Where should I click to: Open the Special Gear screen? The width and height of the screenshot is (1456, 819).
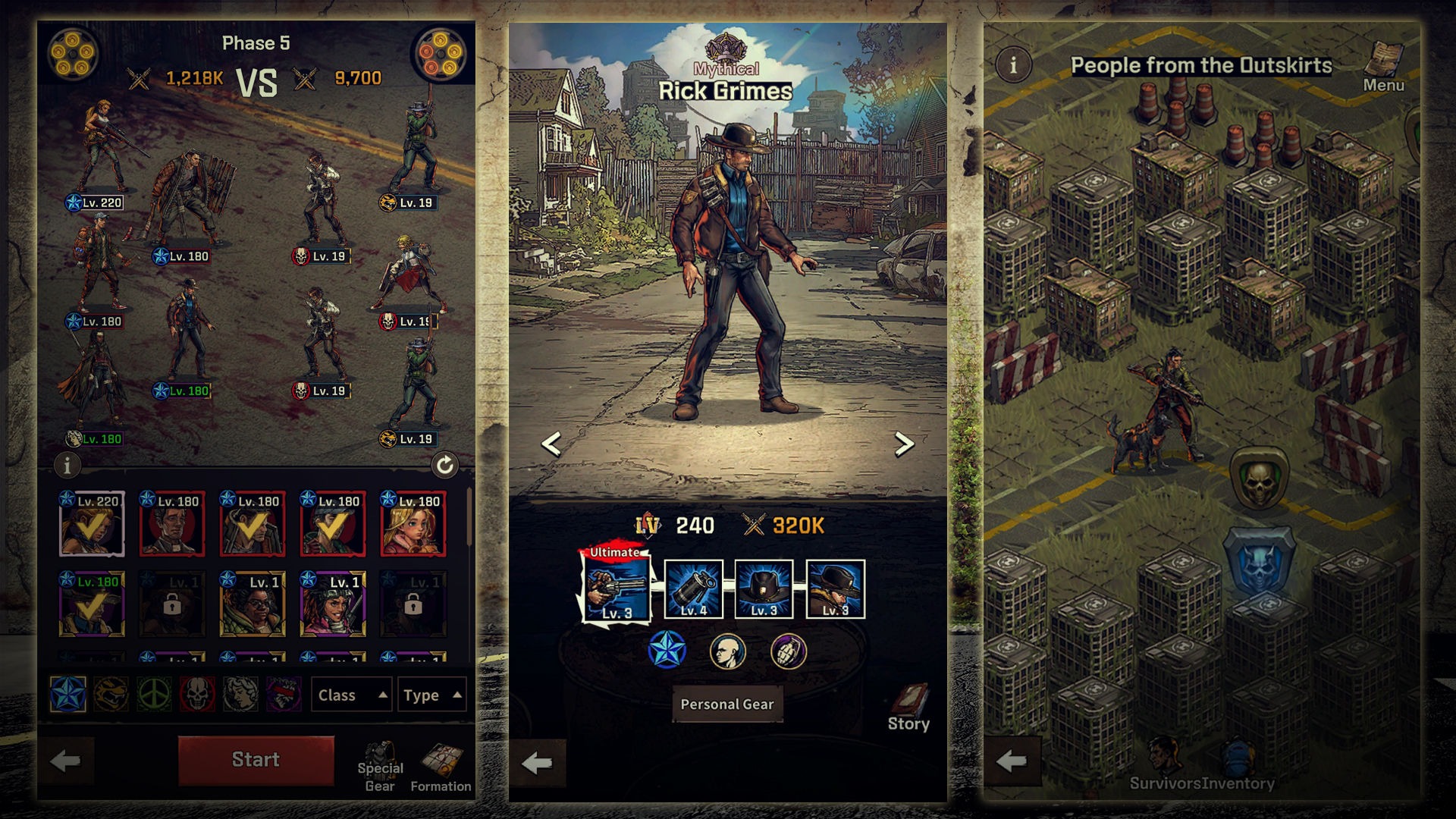tap(380, 767)
